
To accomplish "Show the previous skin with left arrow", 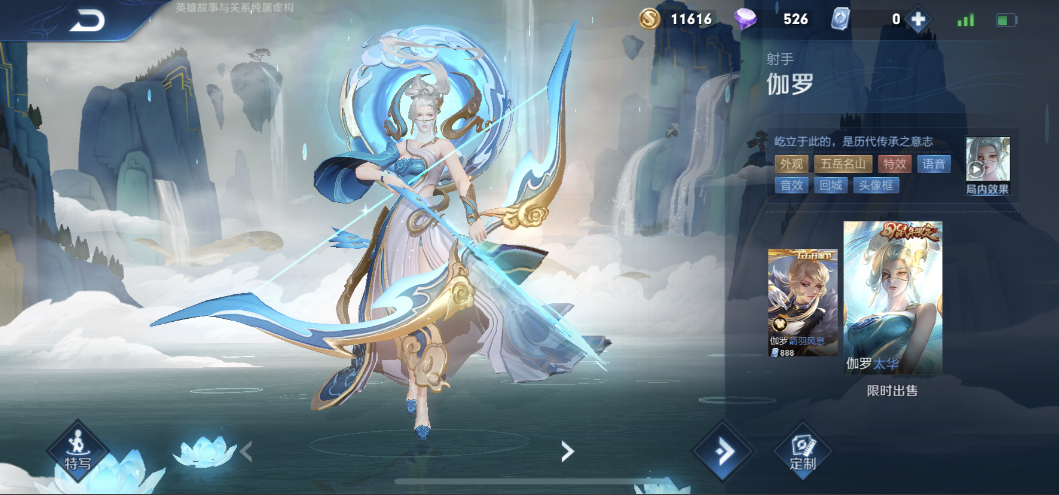I will [247, 451].
